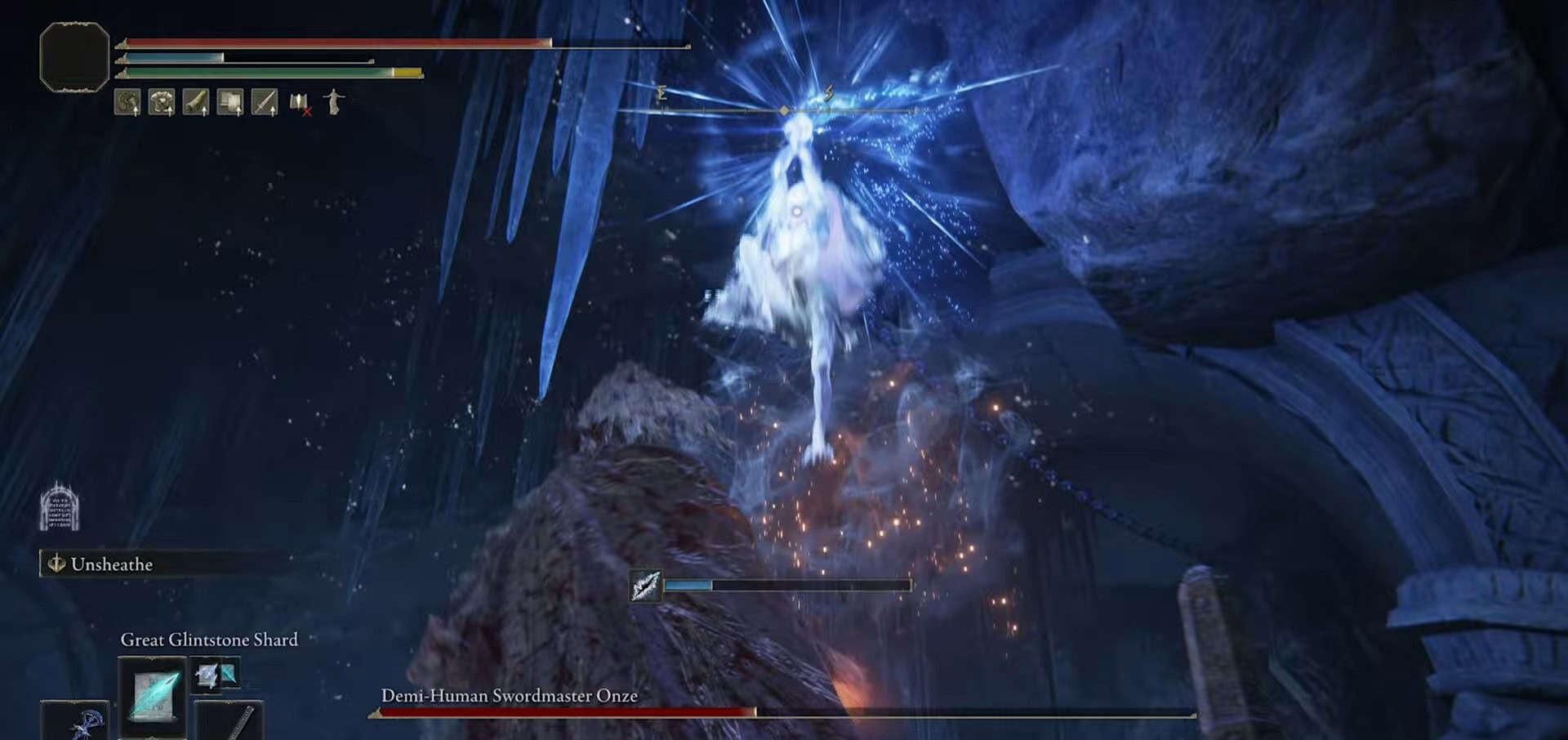
Task: Click the statue figure status icon
Action: (333, 102)
